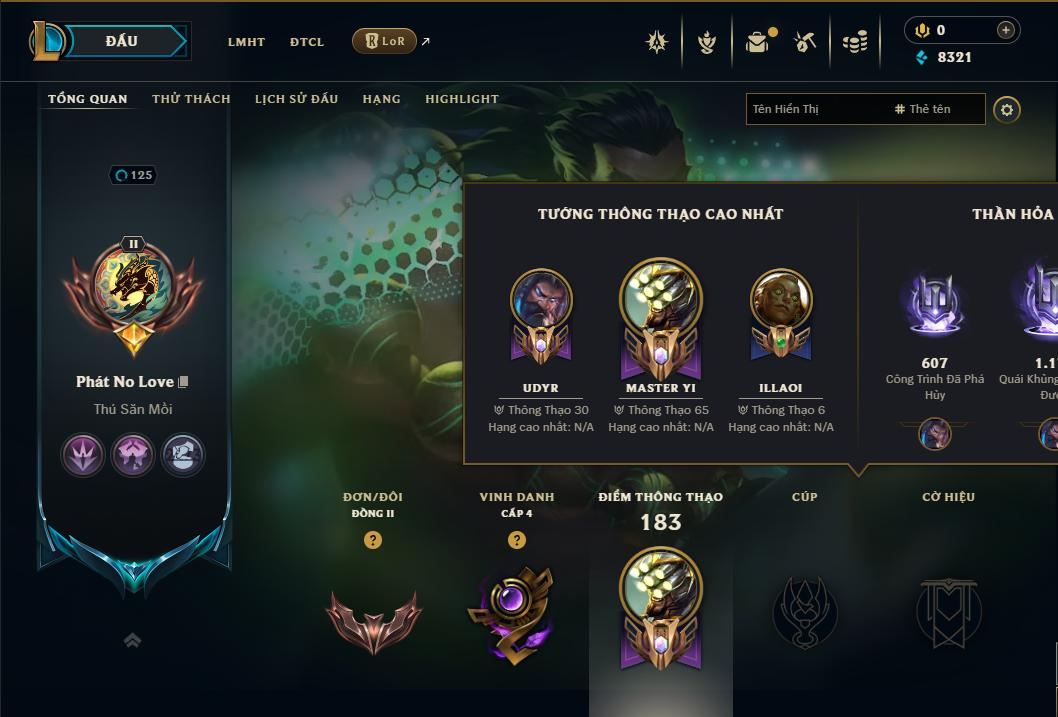1058x717 pixels.
Task: Open the LMHT section
Action: pyautogui.click(x=246, y=42)
